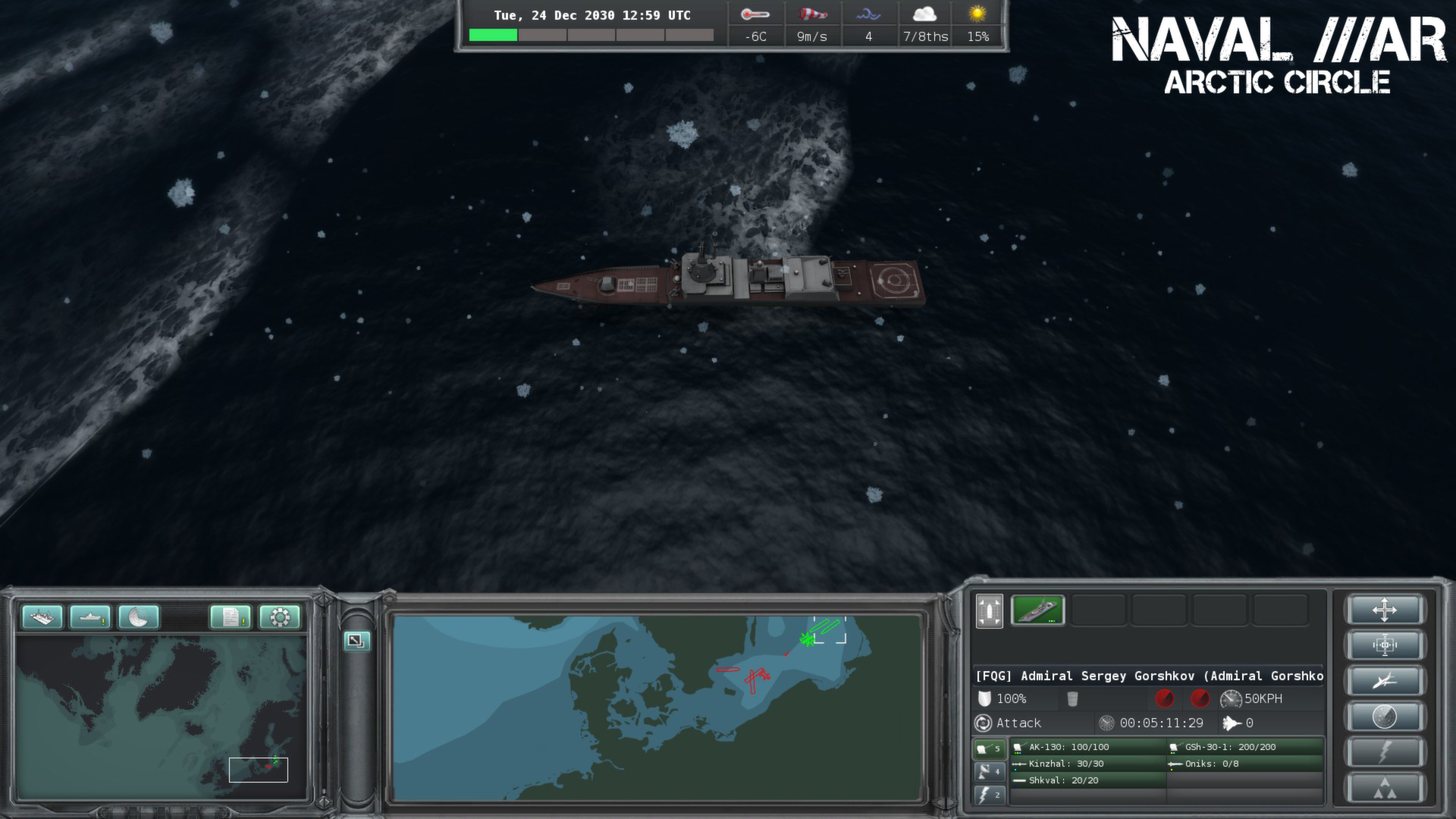Open the sonar/radar display icon
The height and width of the screenshot is (819, 1456).
pyautogui.click(x=137, y=617)
